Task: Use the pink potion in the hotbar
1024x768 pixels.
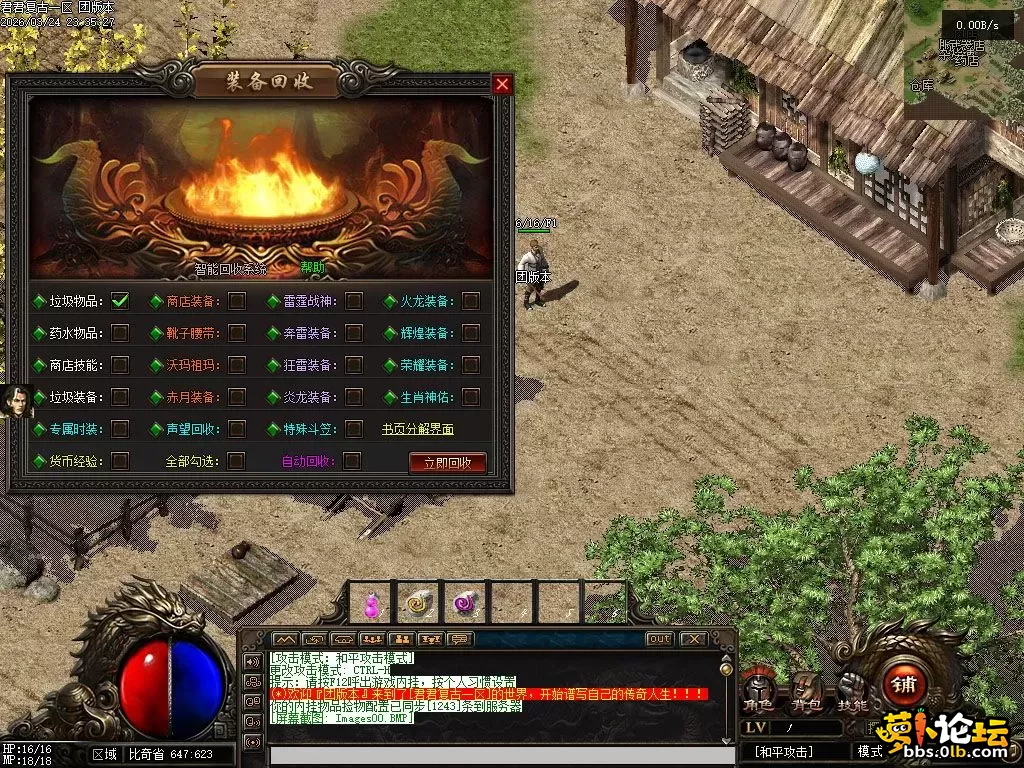Action: (370, 604)
